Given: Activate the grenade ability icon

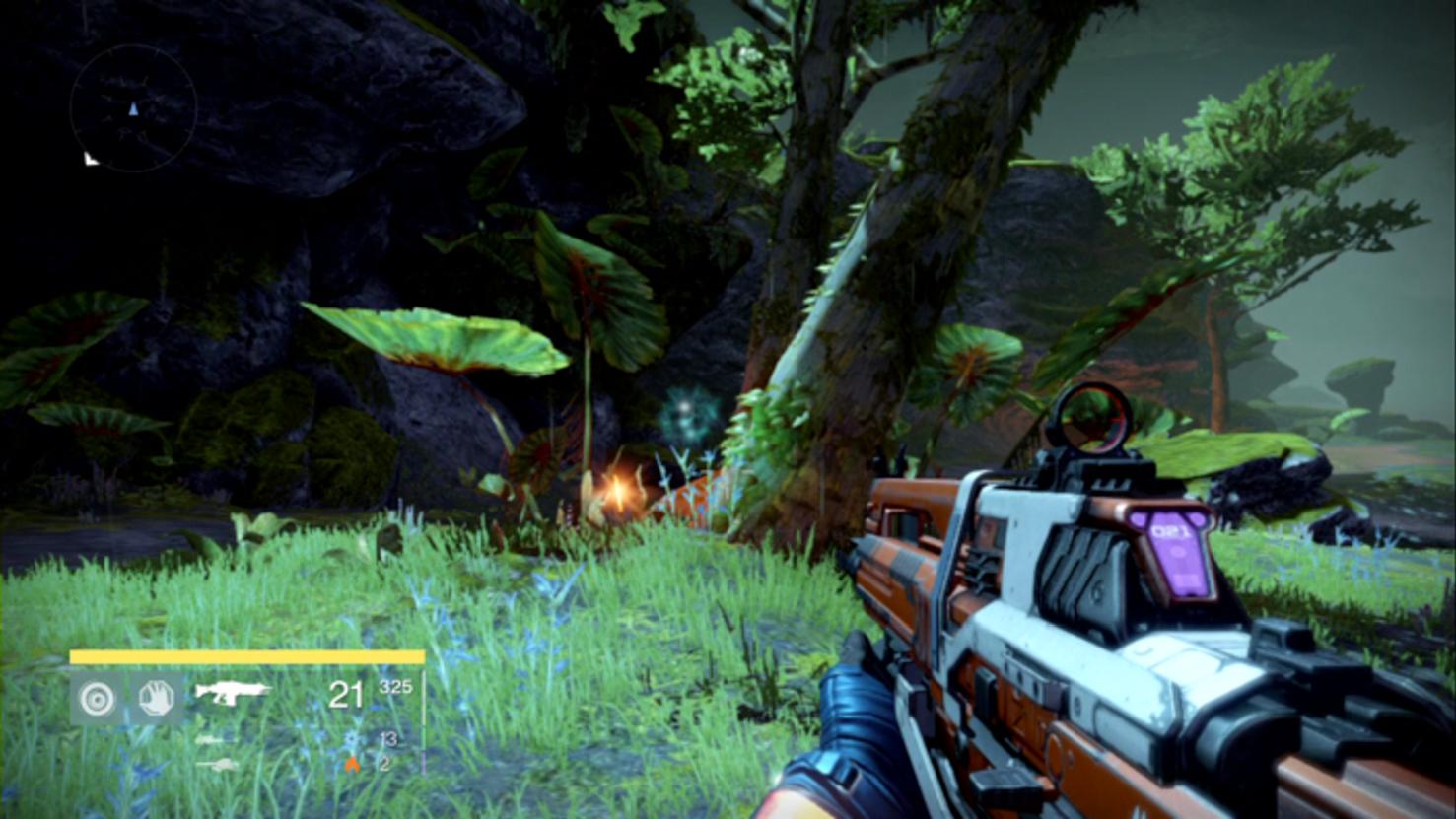Looking at the screenshot, I should click(x=96, y=699).
